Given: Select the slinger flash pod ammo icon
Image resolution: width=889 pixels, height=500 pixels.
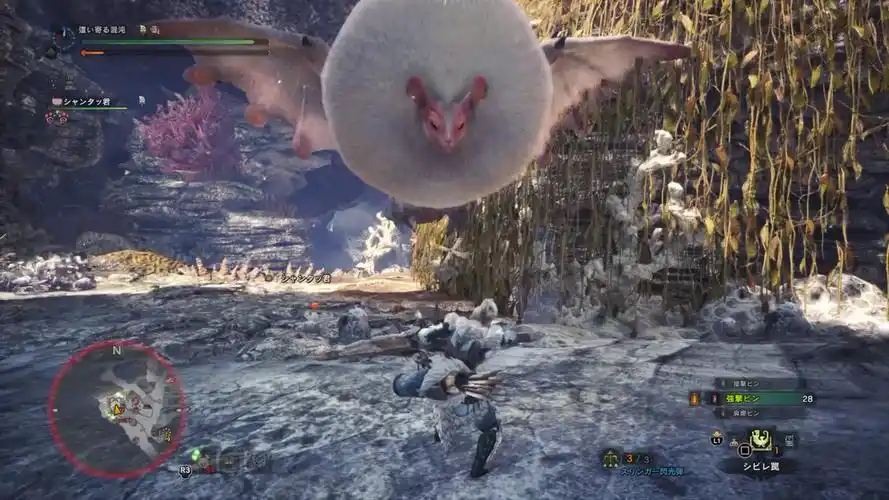Looking at the screenshot, I should coord(609,459).
